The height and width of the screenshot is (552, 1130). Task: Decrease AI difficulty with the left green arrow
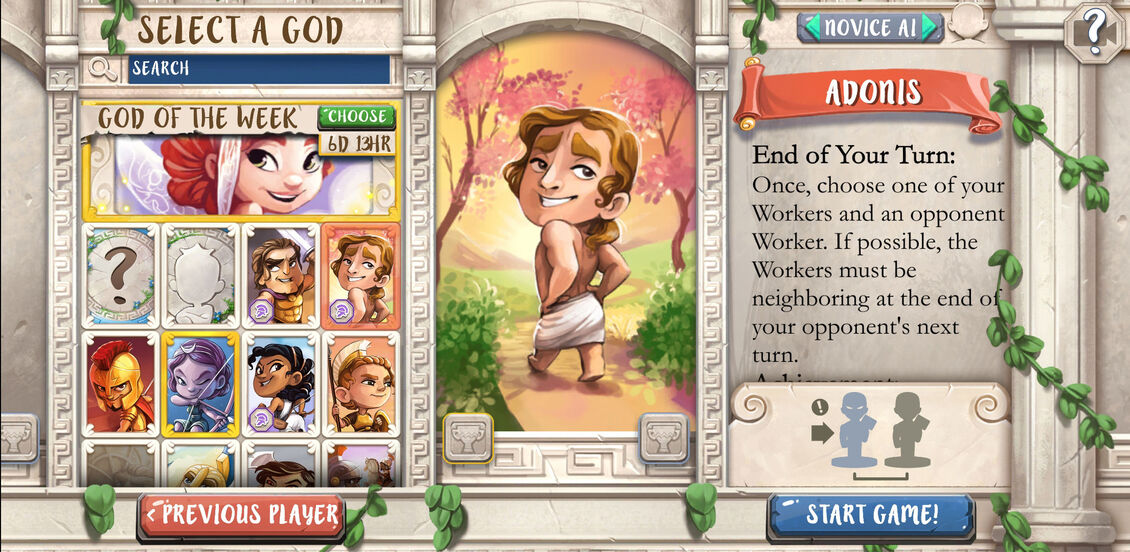click(x=811, y=27)
